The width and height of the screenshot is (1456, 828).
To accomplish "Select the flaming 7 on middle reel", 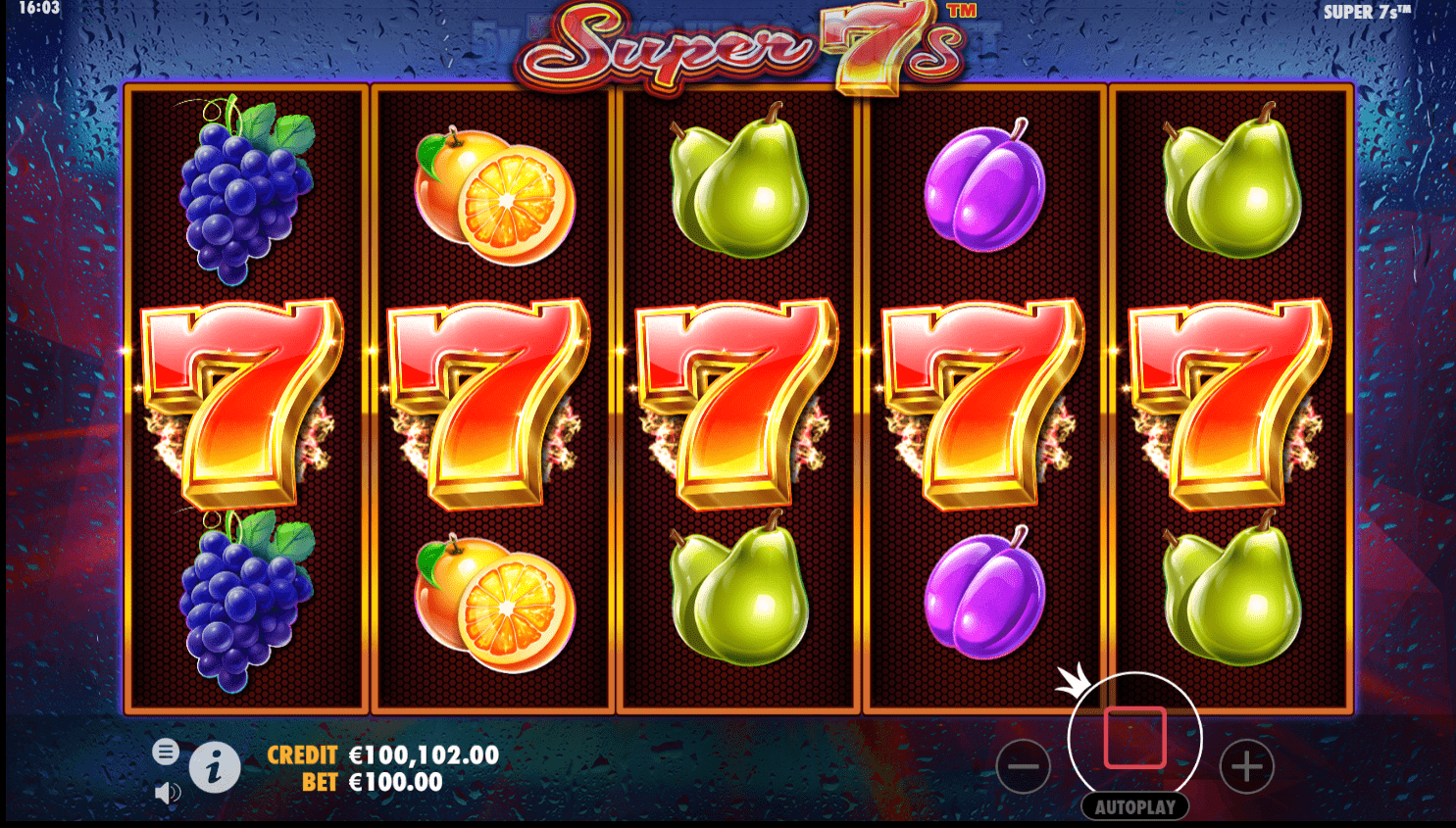I will [738, 402].
